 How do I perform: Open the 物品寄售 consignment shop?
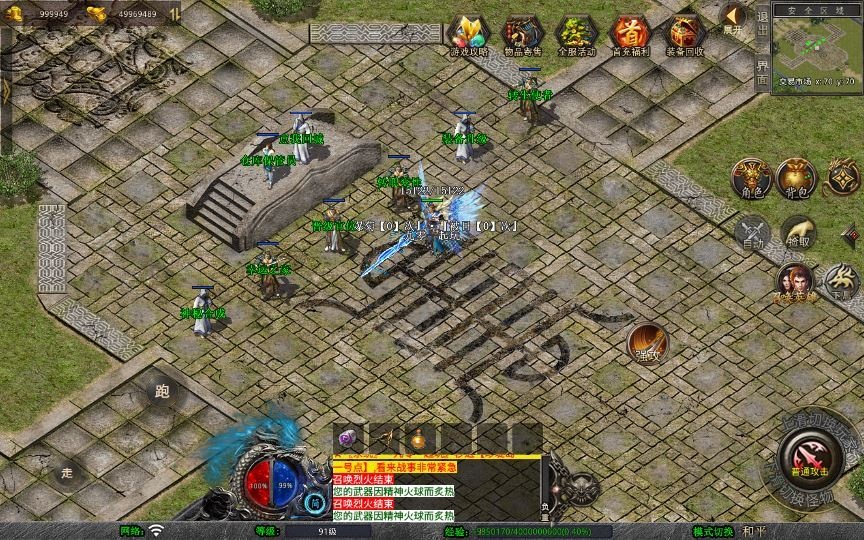pyautogui.click(x=522, y=35)
